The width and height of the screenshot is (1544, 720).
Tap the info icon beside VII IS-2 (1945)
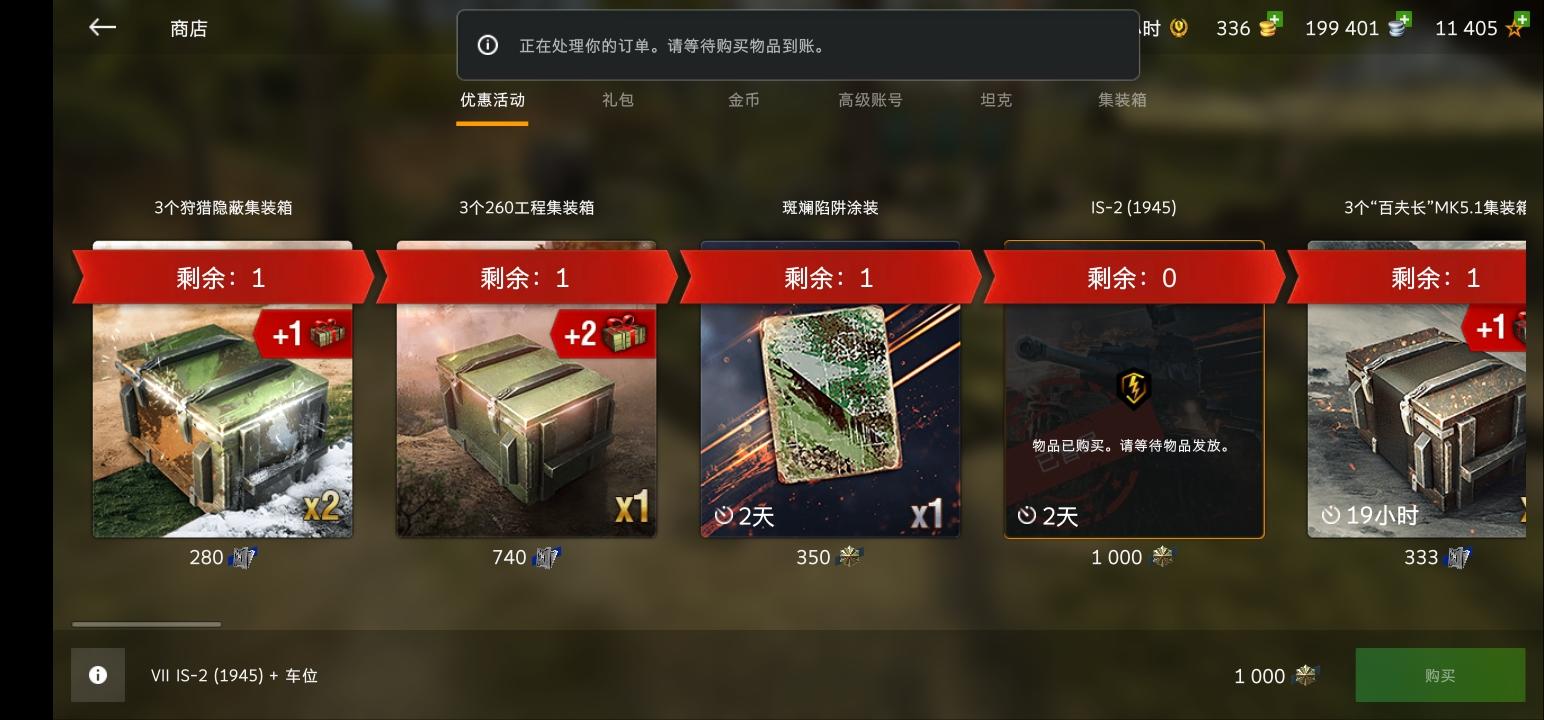(x=97, y=675)
